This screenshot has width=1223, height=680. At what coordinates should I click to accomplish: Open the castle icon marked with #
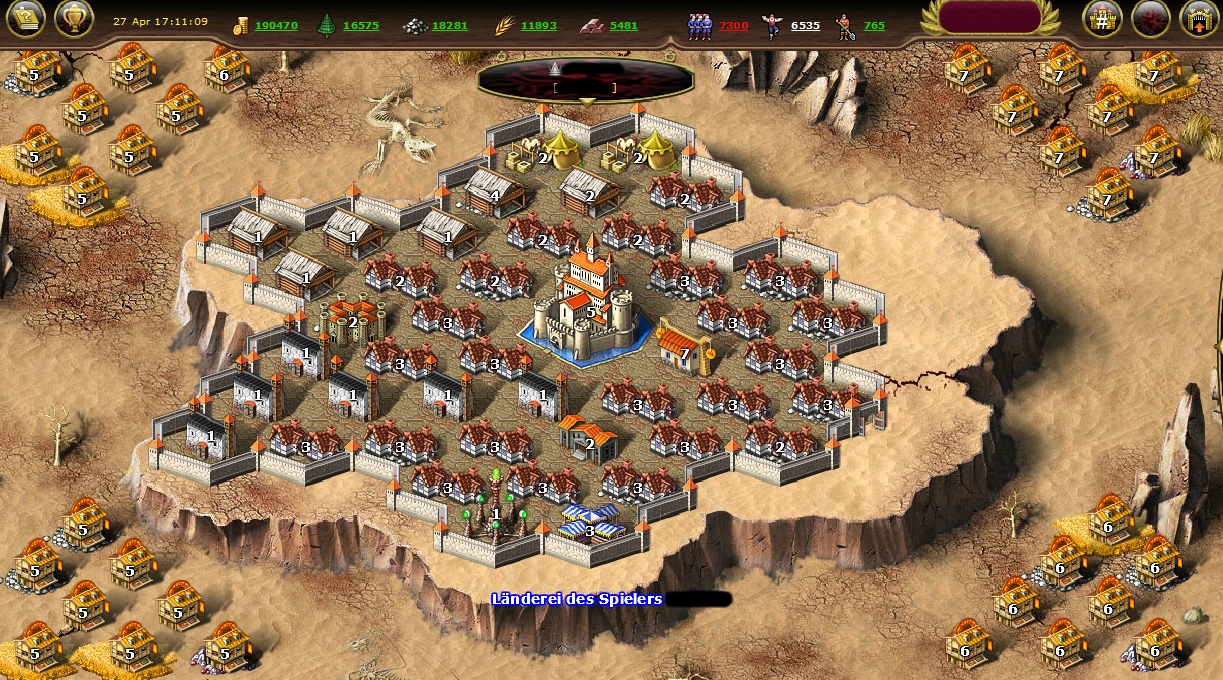(1102, 19)
